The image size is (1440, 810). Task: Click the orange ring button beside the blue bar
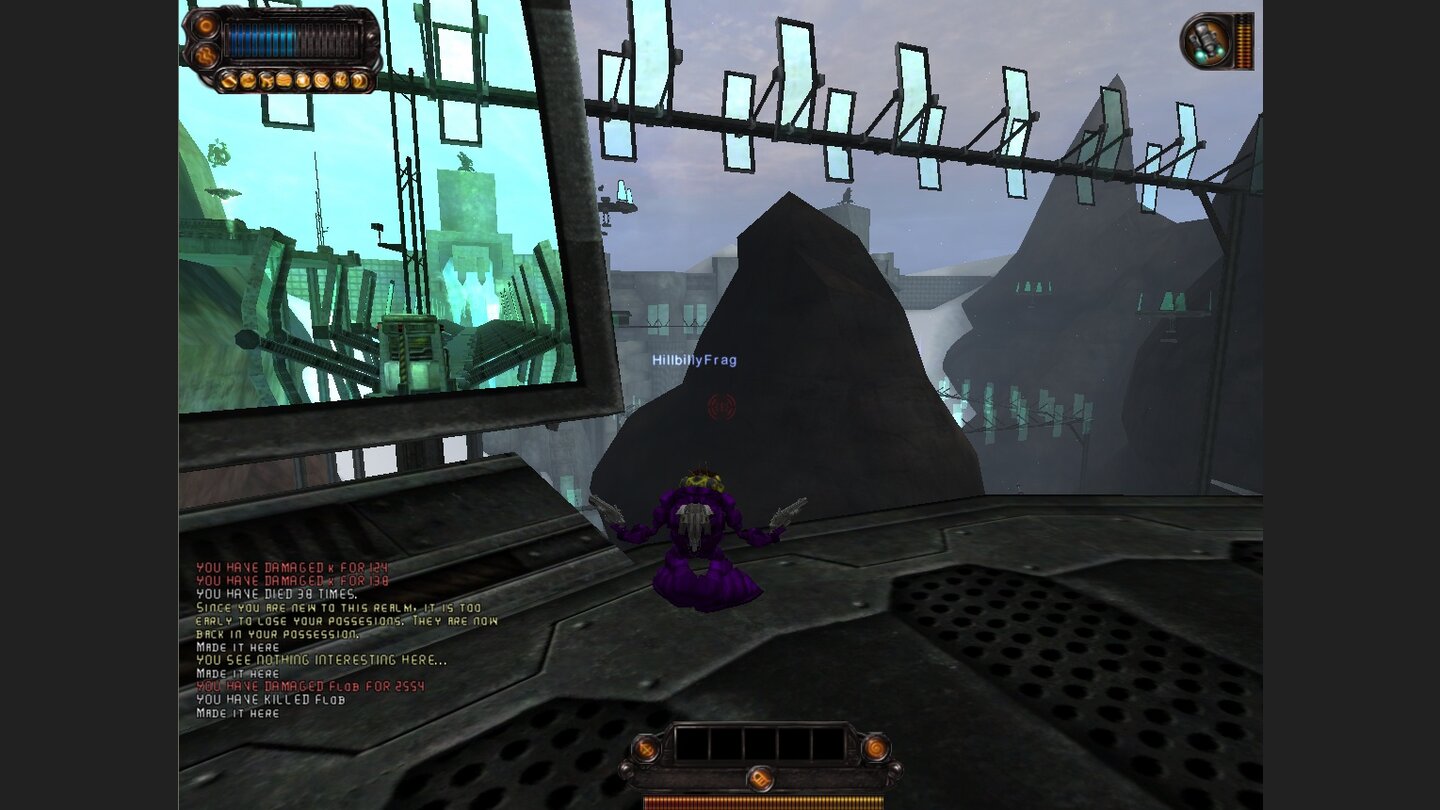coord(206,25)
